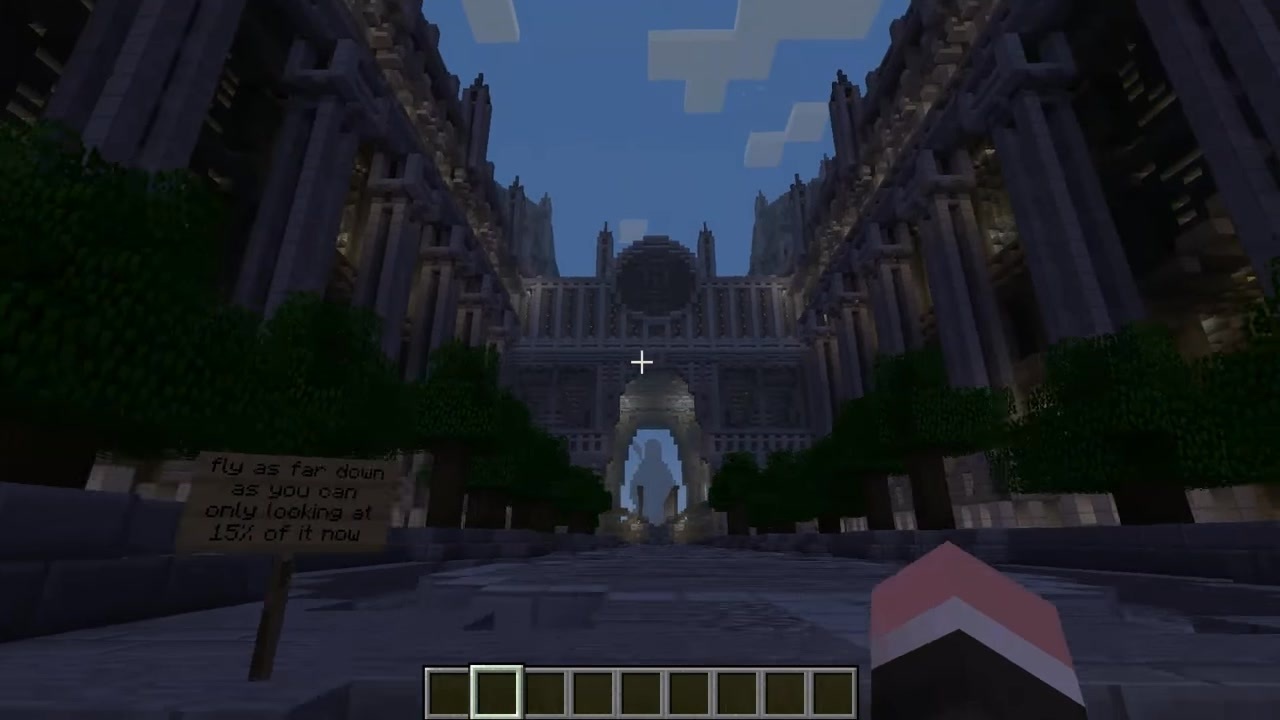Select the sixth hotbar slot
The height and width of the screenshot is (720, 1280).
(x=688, y=688)
